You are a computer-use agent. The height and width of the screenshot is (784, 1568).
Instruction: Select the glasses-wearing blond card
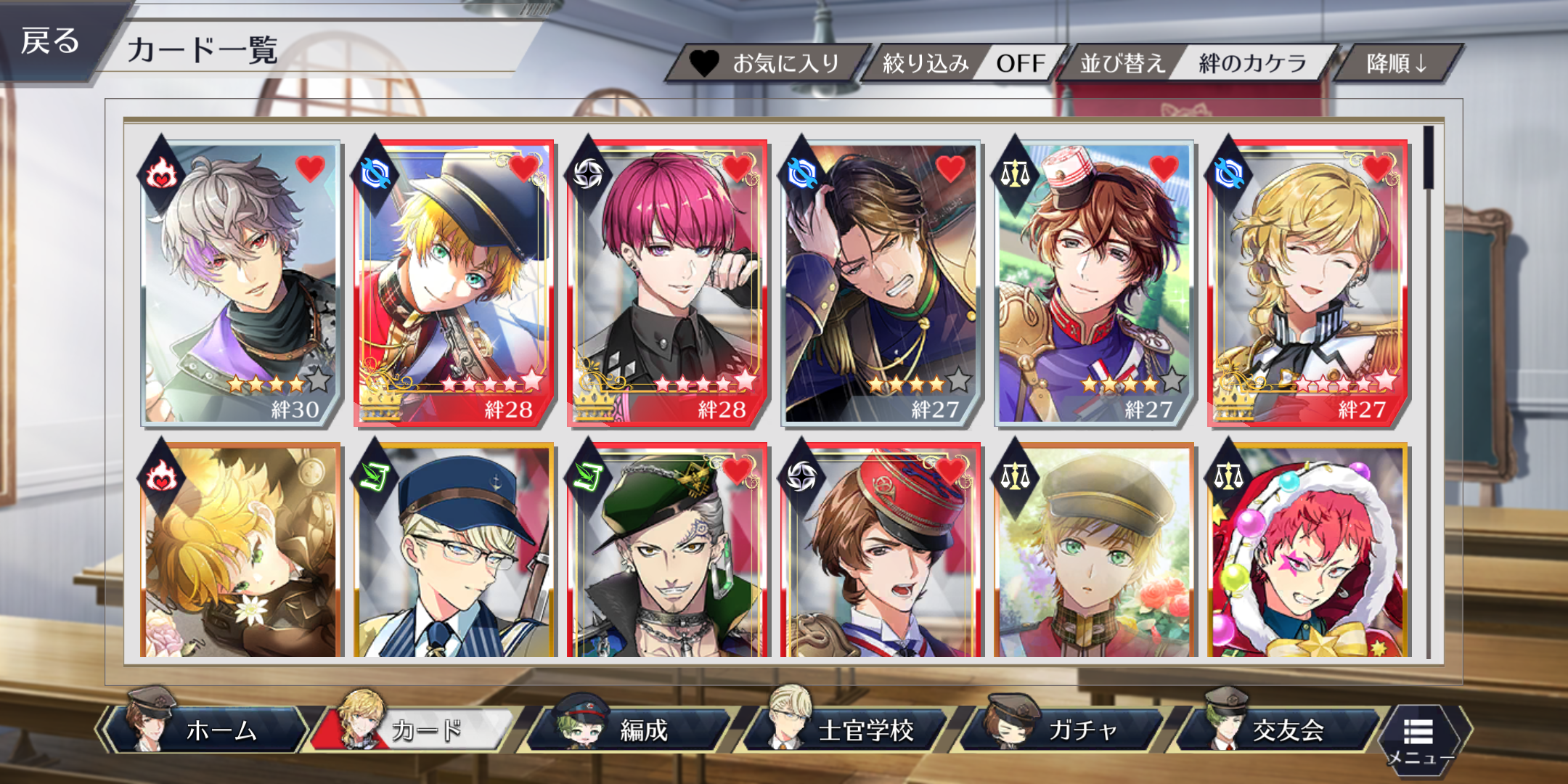pos(454,552)
